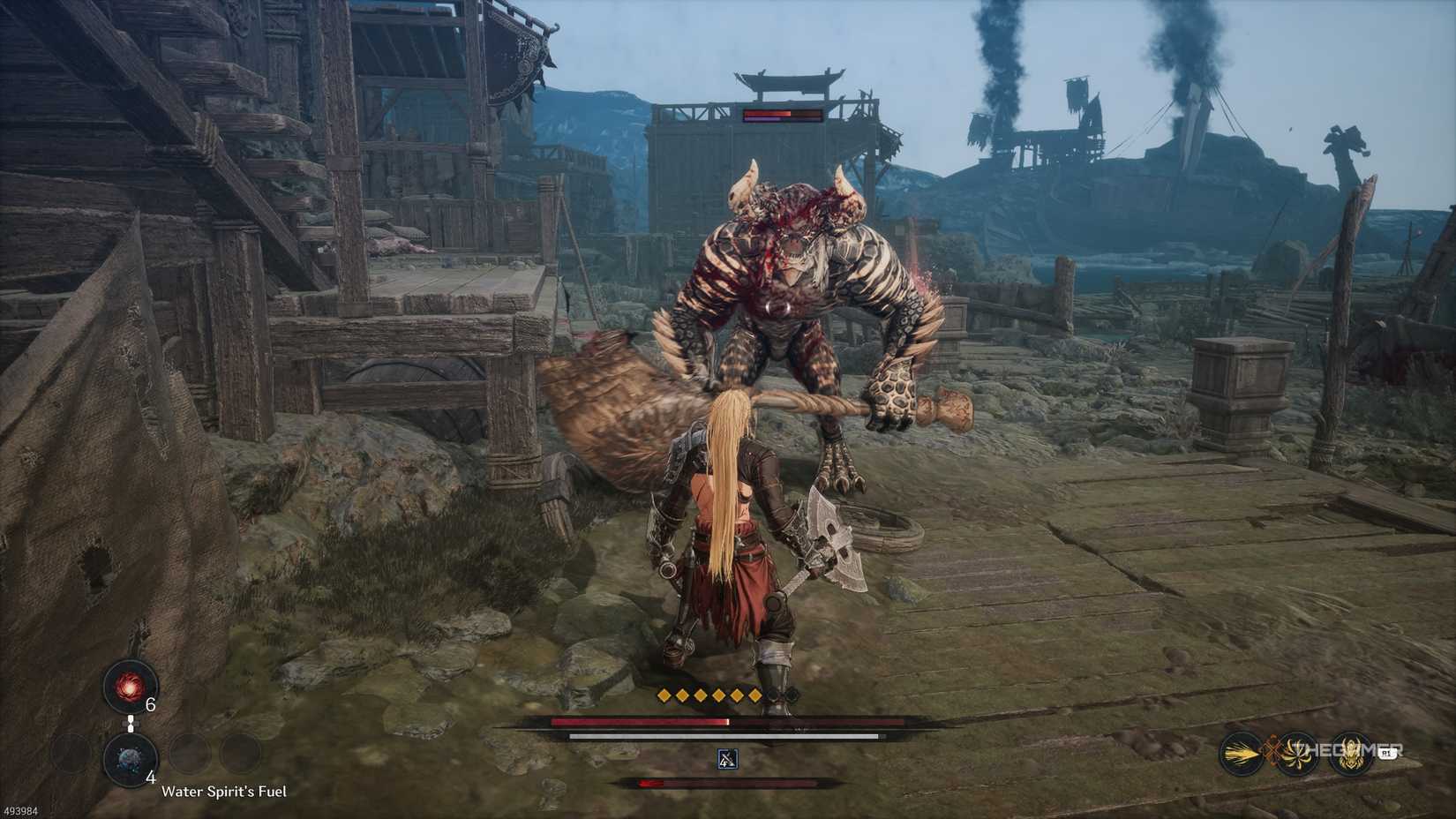Screen dimensions: 1456x819
Task: Open the golden flower ability icon
Action: (x=1296, y=754)
